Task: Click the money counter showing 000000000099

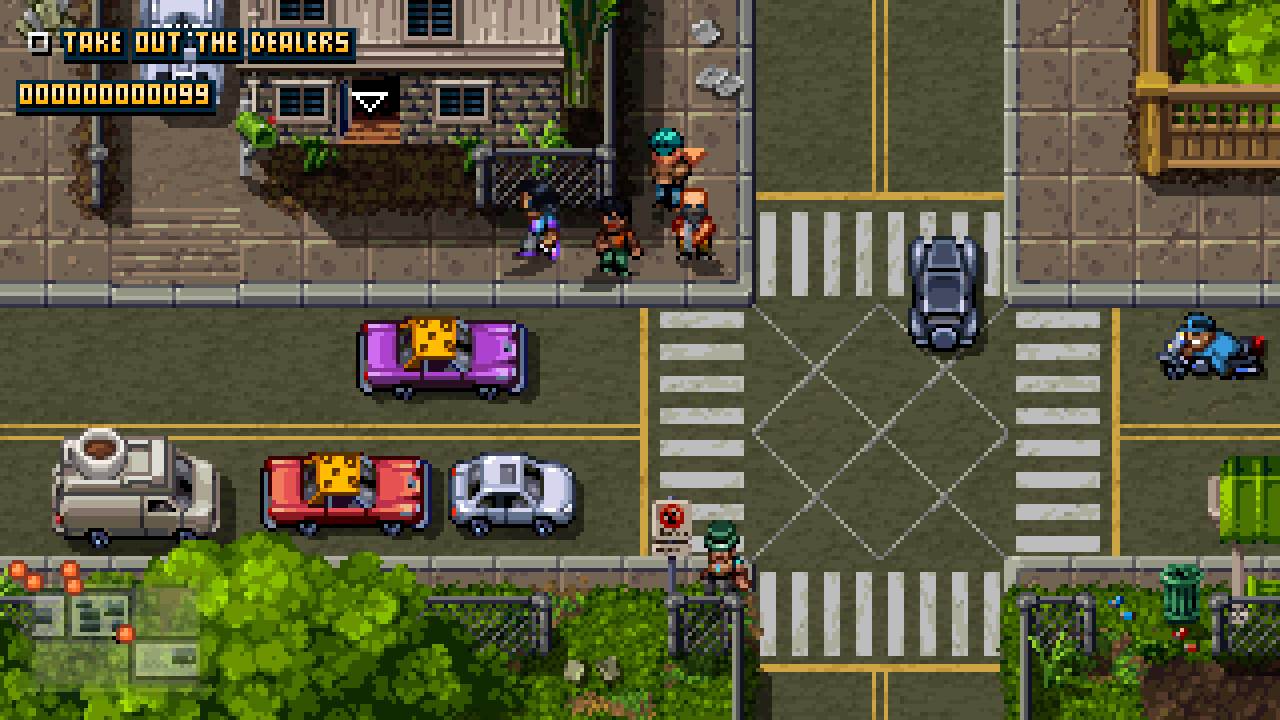Action: 113,96
